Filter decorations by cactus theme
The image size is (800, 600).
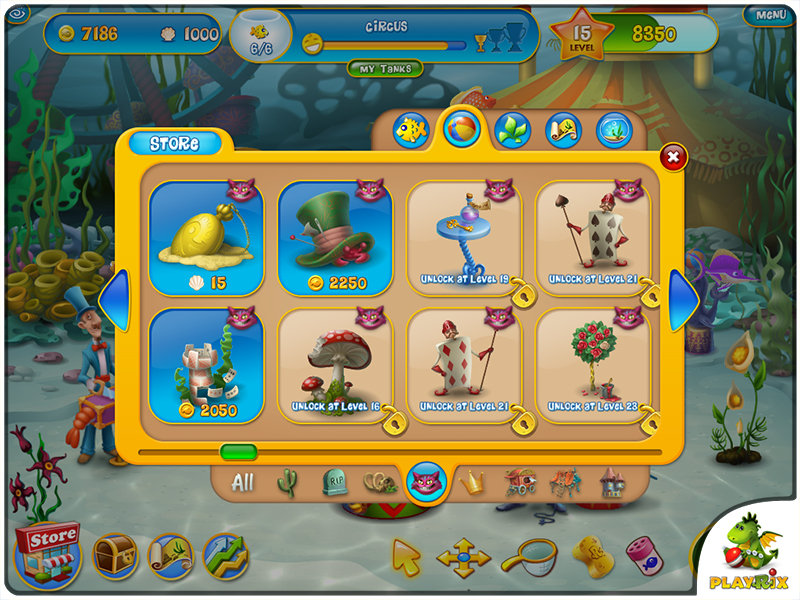click(x=287, y=483)
